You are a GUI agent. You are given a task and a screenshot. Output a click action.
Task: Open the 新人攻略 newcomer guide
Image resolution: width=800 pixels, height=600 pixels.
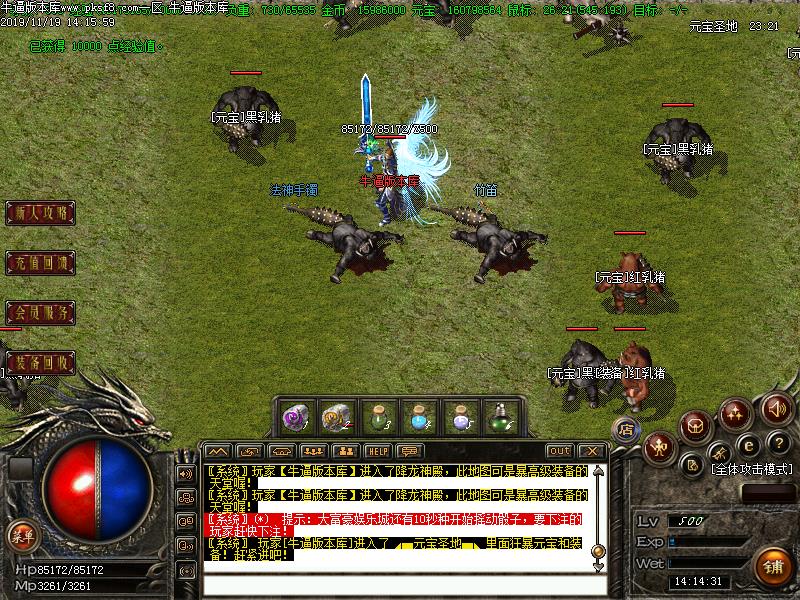coord(40,213)
